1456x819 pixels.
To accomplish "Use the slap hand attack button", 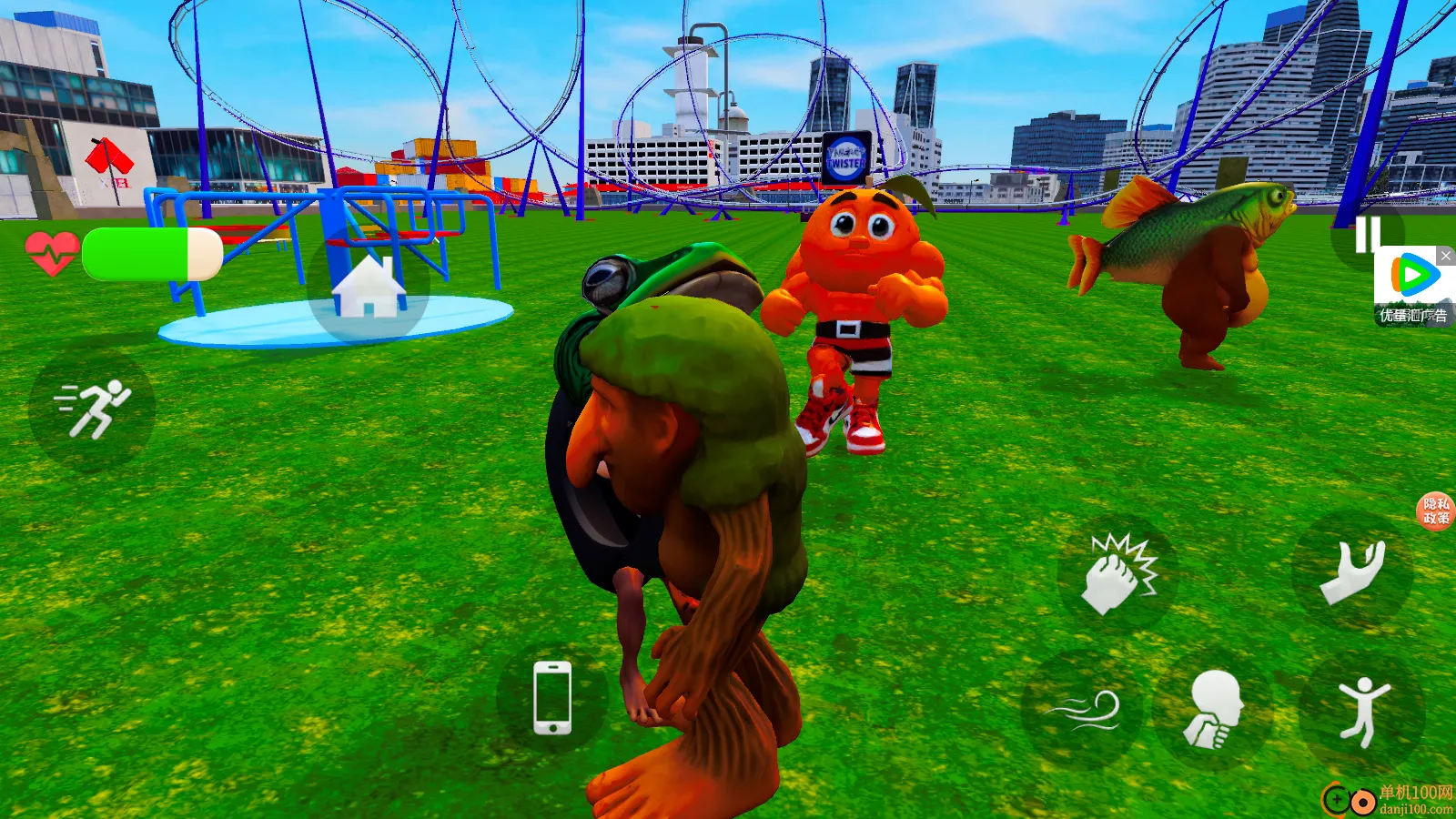I will pos(1118,573).
